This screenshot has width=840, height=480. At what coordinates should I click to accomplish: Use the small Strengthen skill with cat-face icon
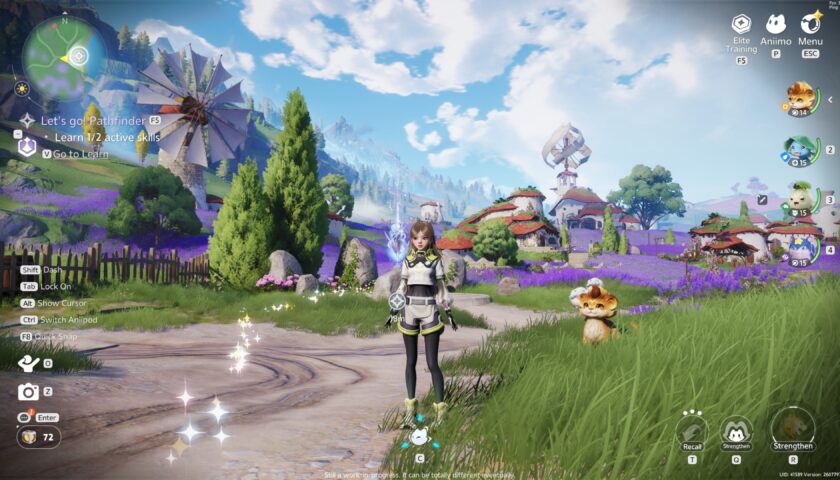tap(736, 431)
